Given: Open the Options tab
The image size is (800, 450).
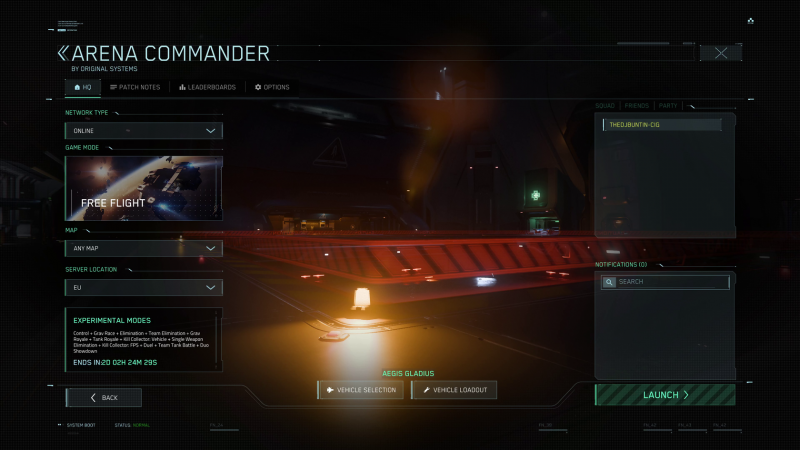Looking at the screenshot, I should (272, 87).
